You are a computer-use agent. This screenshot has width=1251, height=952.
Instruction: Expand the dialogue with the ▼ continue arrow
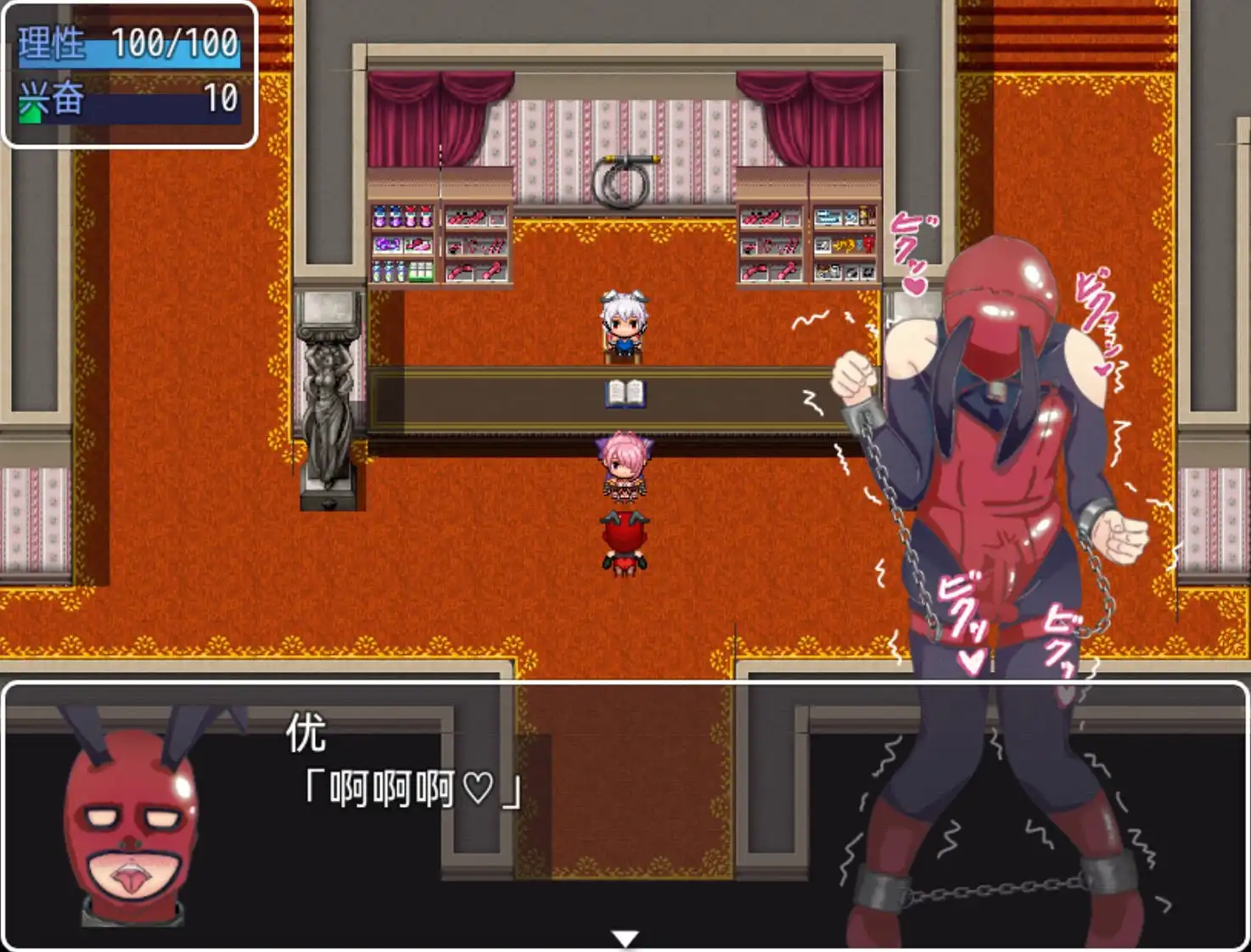(625, 937)
